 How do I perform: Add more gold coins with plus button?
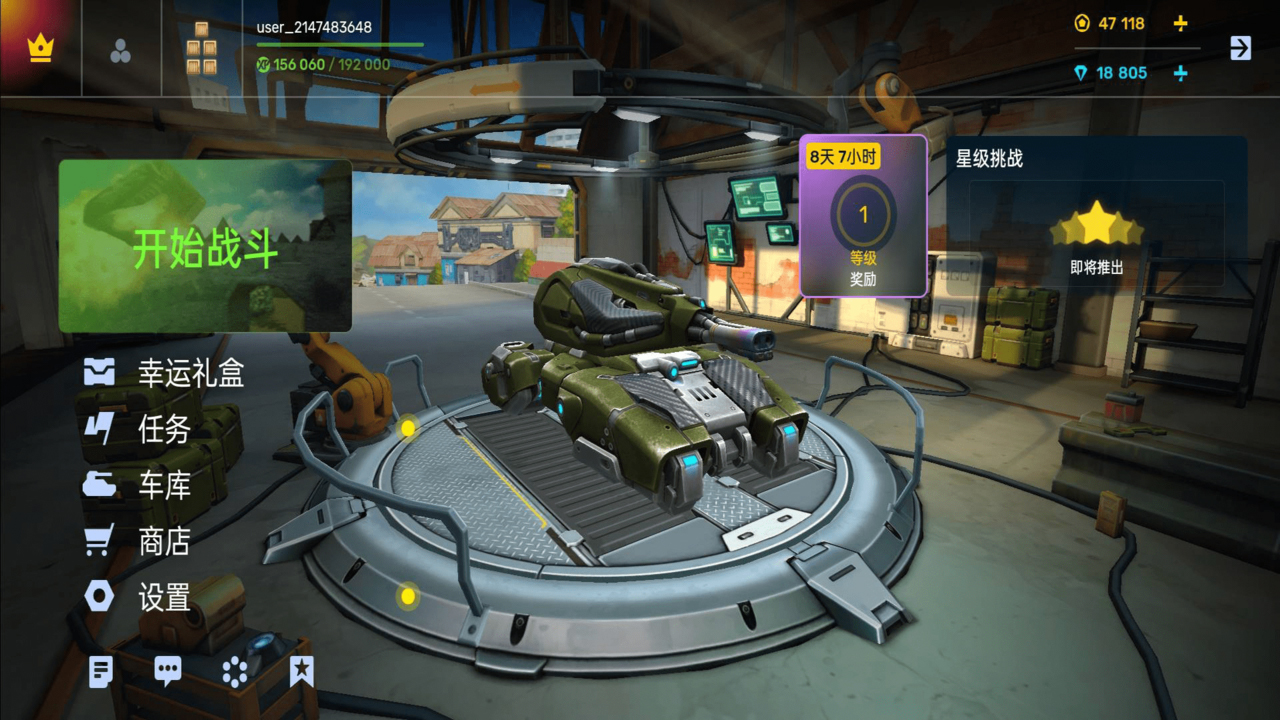[x=1180, y=23]
